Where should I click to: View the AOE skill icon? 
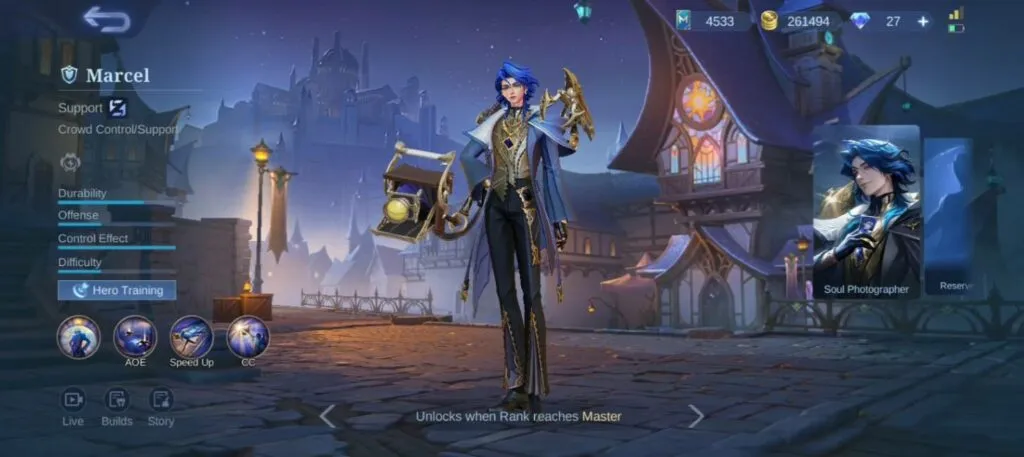point(135,337)
